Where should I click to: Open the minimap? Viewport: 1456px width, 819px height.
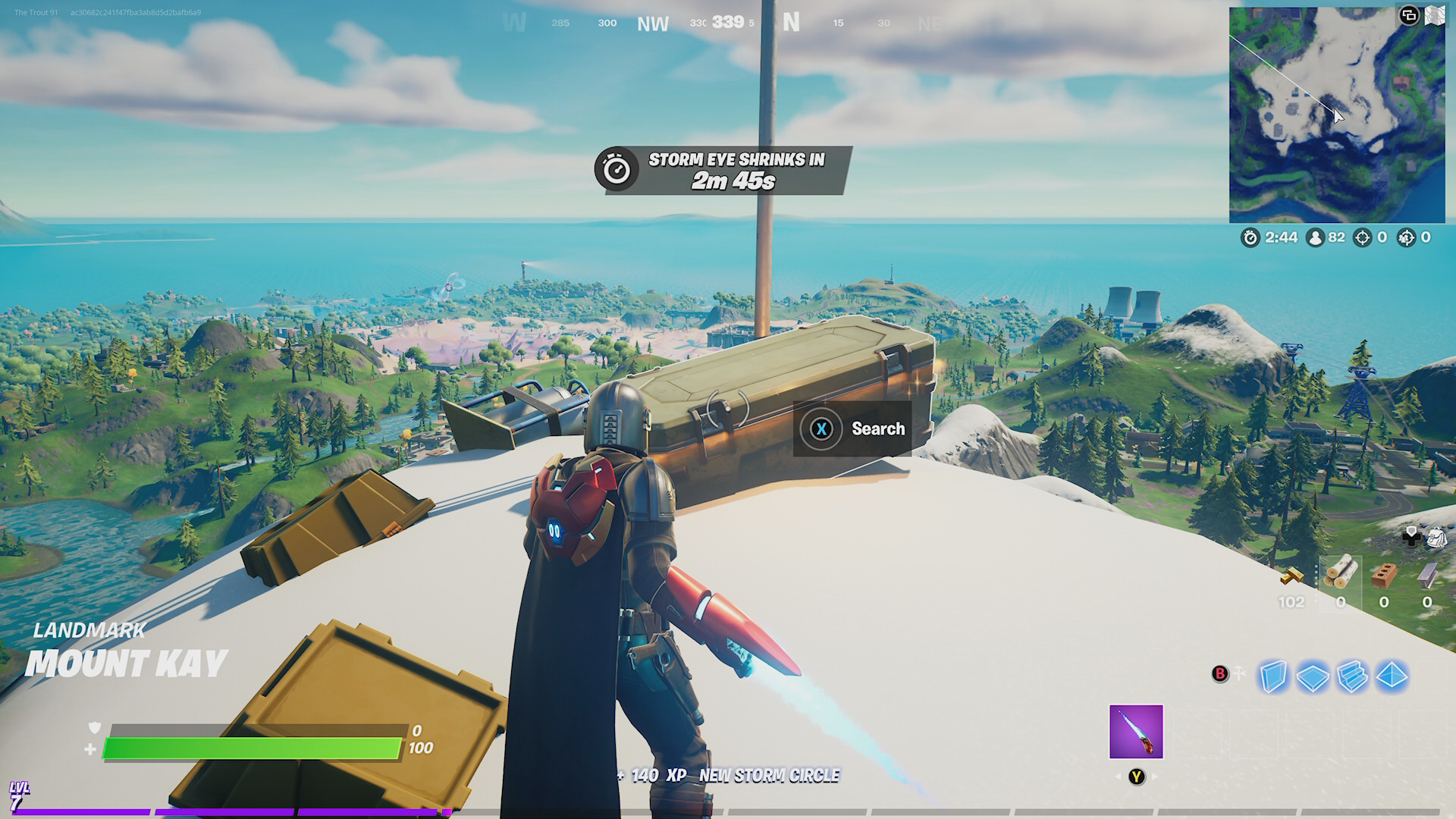(x=1336, y=115)
